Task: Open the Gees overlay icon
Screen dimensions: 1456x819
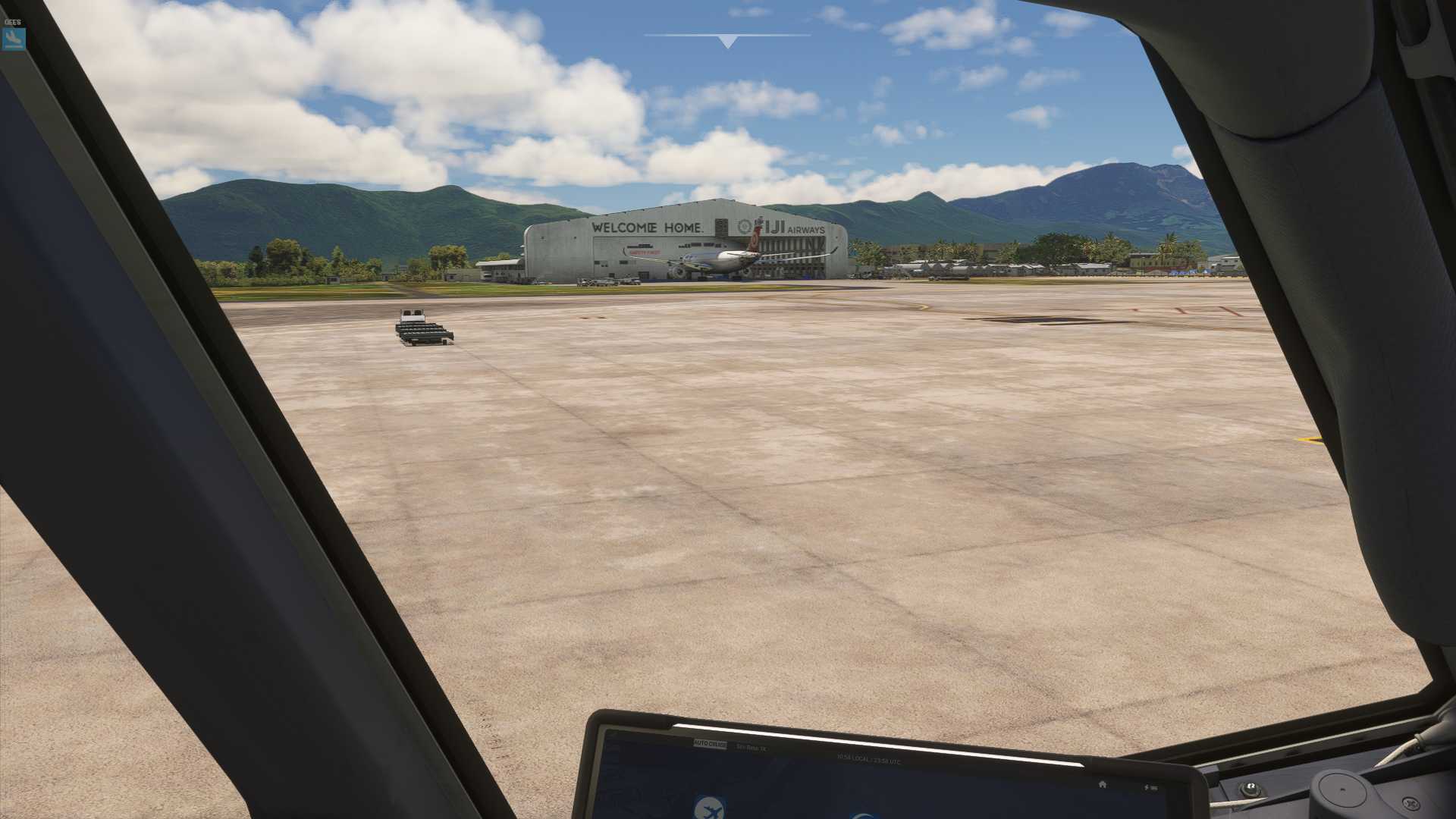Action: pyautogui.click(x=14, y=39)
